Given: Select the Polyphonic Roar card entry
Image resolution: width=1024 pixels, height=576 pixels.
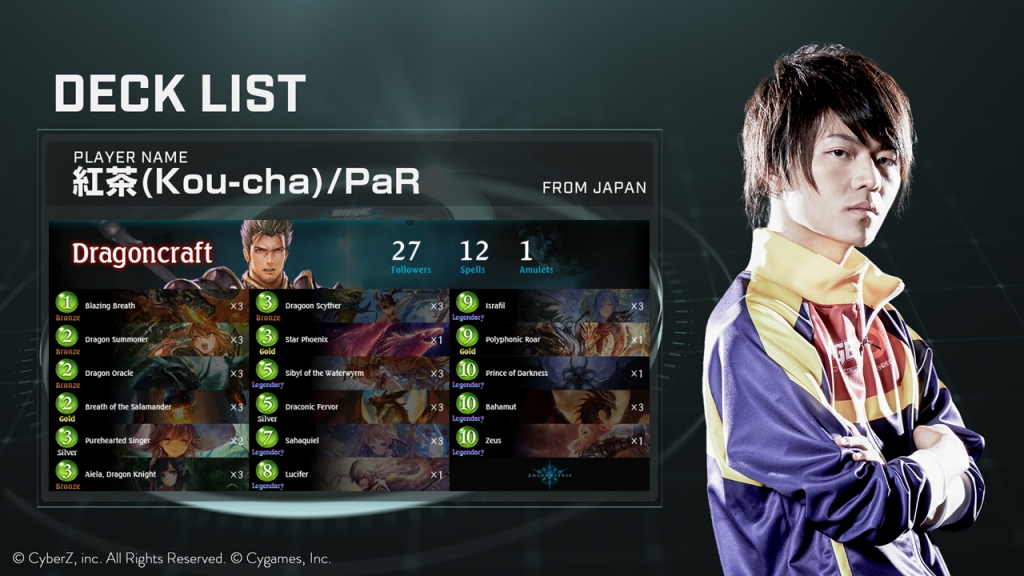Looking at the screenshot, I should click(550, 340).
